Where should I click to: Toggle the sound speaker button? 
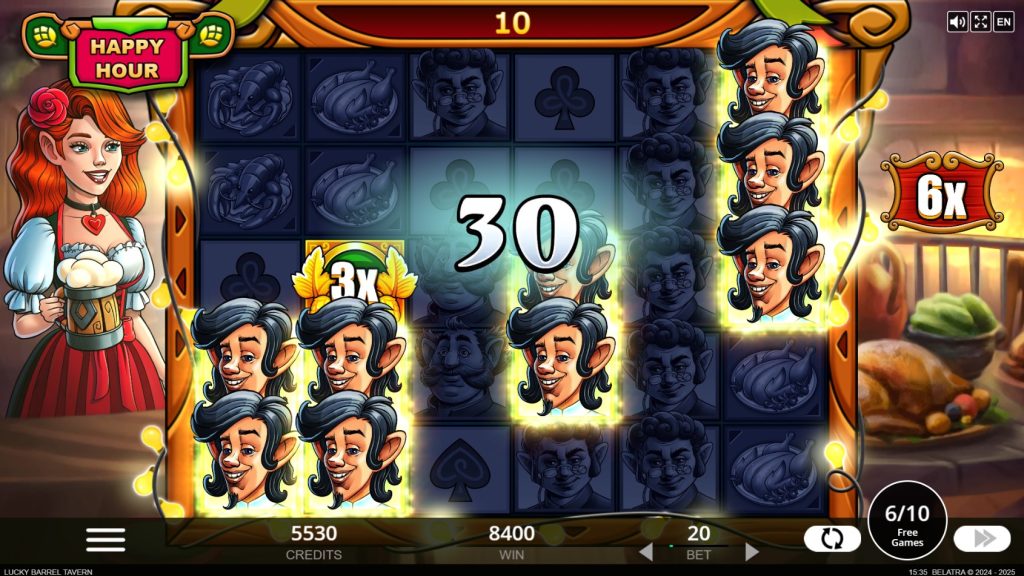(x=957, y=21)
